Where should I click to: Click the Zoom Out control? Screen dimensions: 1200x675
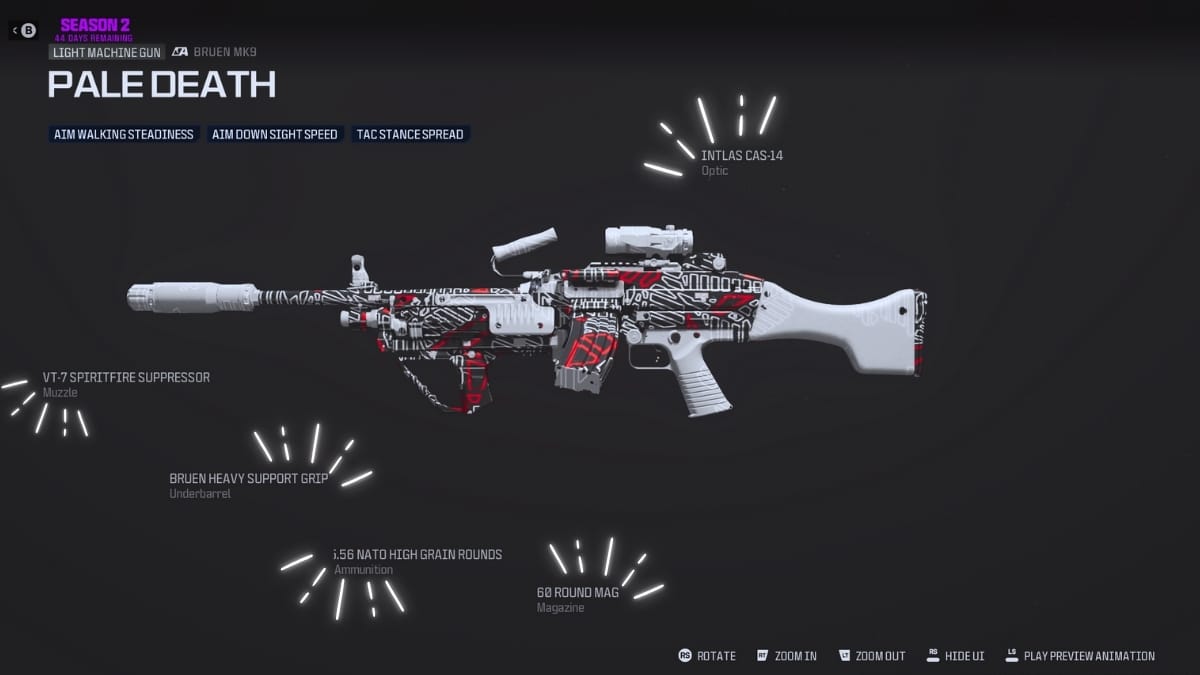click(872, 656)
